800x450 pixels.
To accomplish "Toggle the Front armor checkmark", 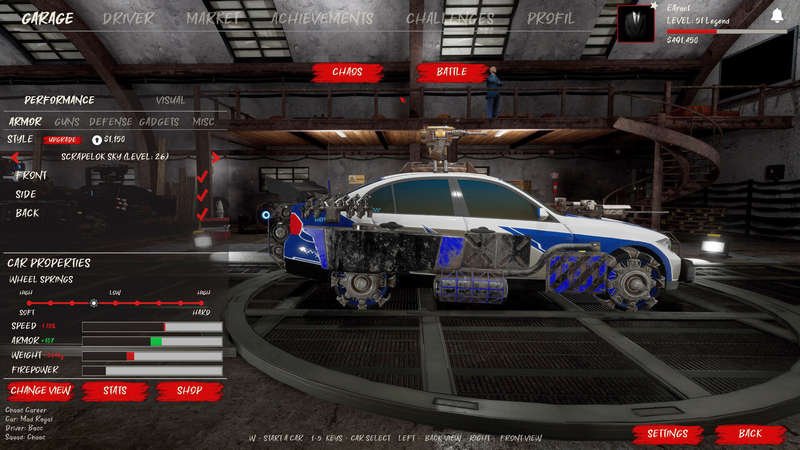I will pyautogui.click(x=202, y=176).
